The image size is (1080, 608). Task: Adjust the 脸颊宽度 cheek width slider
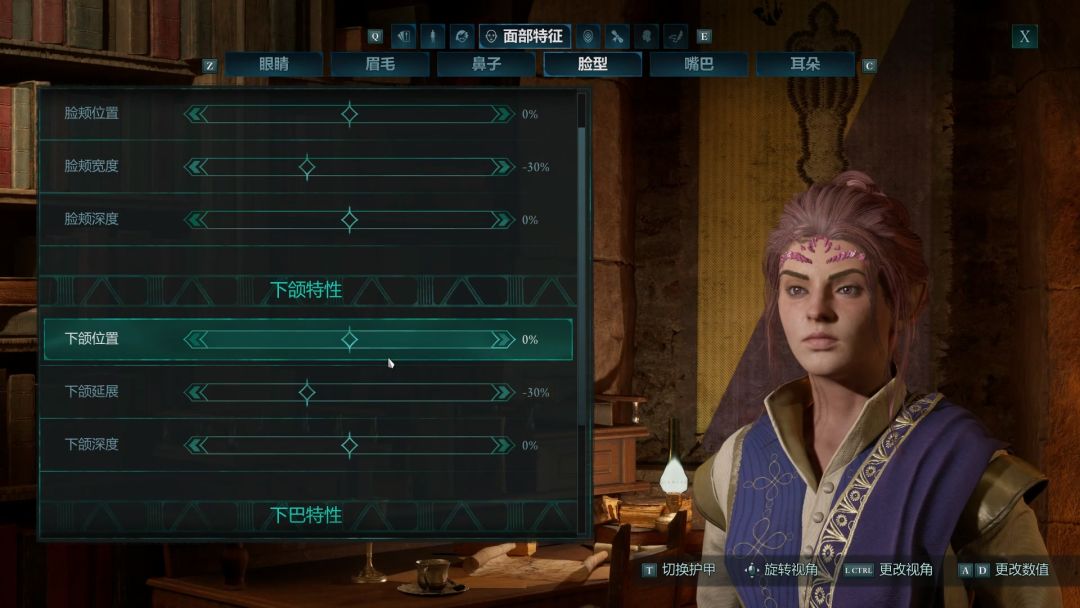[x=307, y=167]
